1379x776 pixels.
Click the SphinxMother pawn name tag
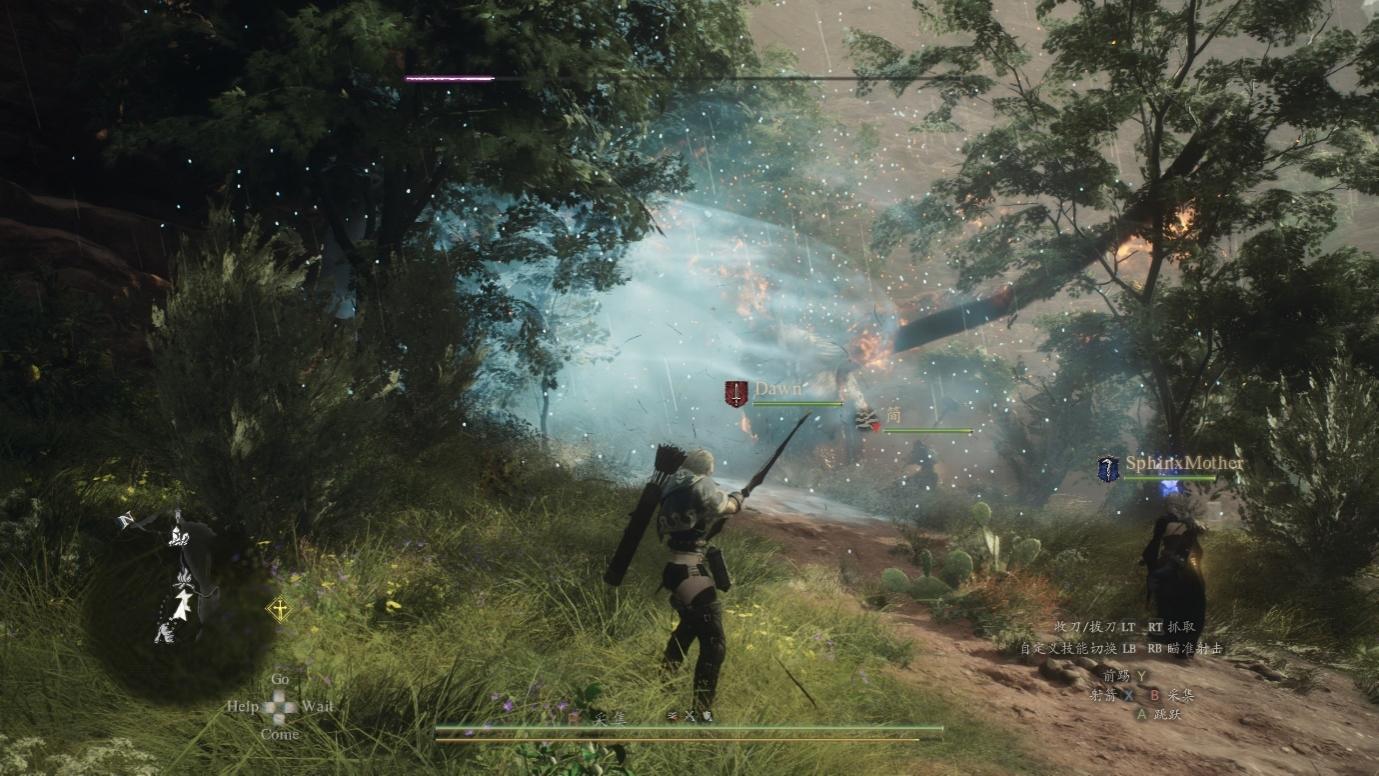tap(1184, 463)
